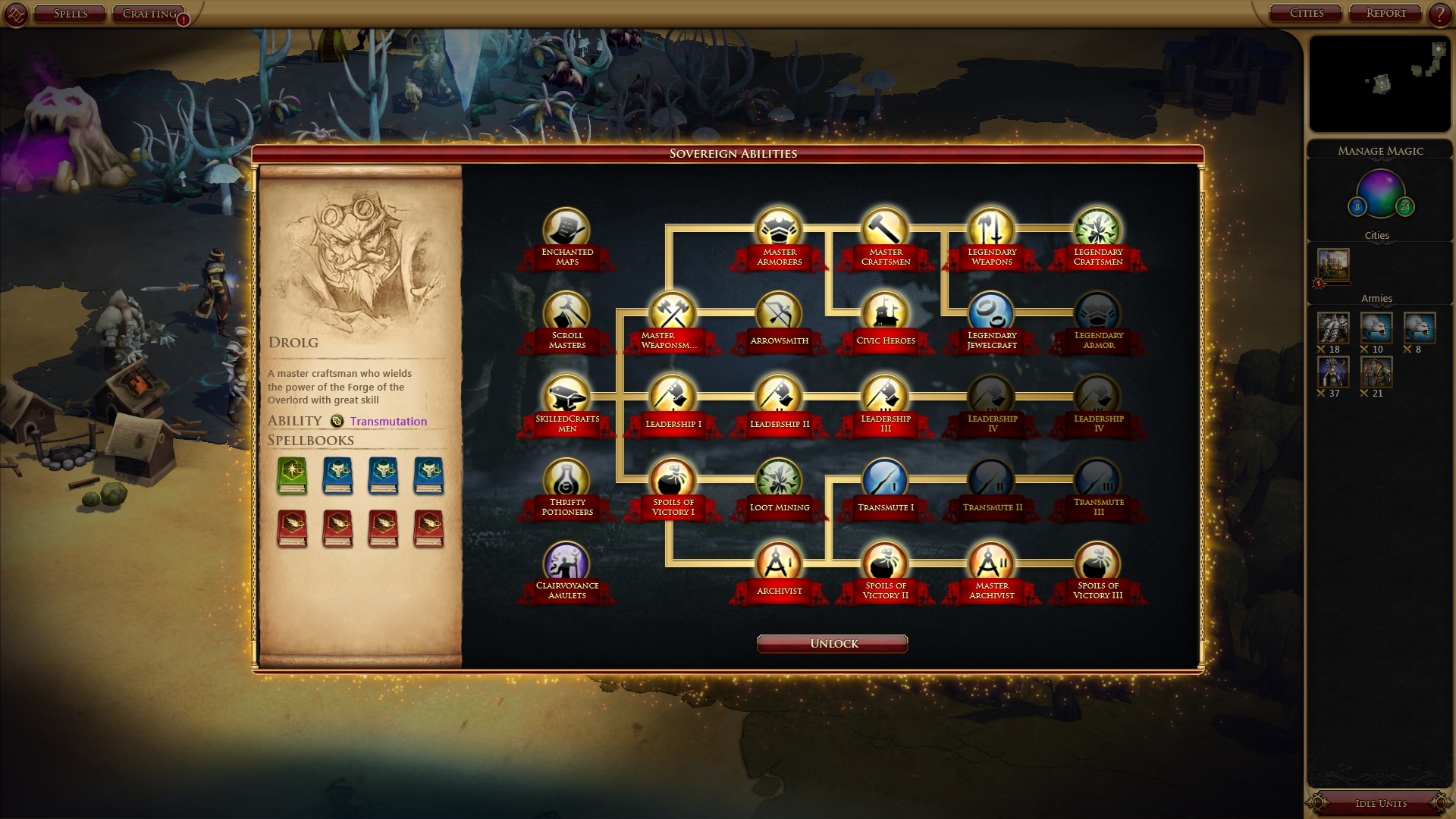This screenshot has height=819, width=1456.
Task: Show idle units
Action: pos(1380,803)
